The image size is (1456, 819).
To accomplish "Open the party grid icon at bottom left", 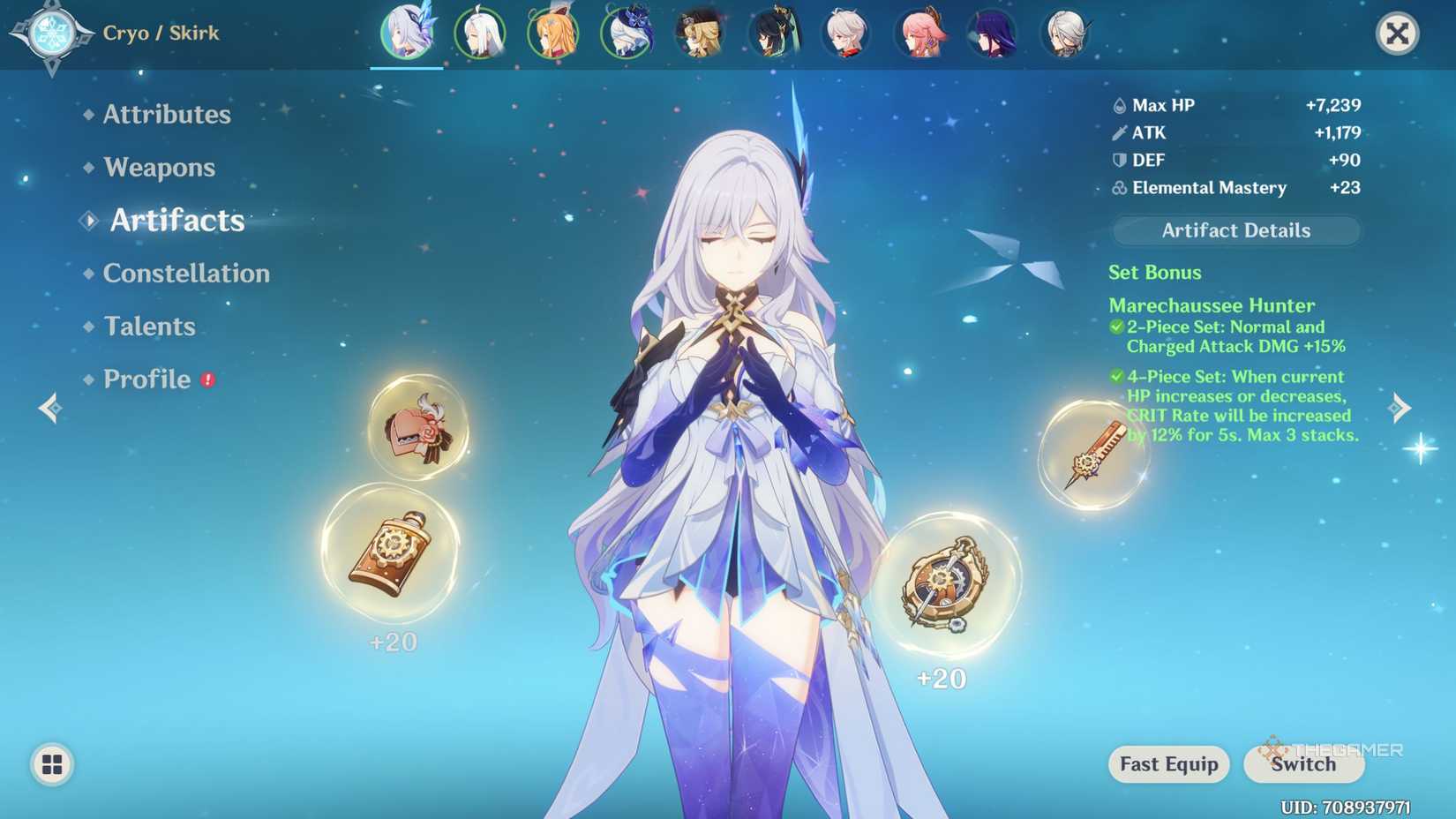I will [x=53, y=764].
